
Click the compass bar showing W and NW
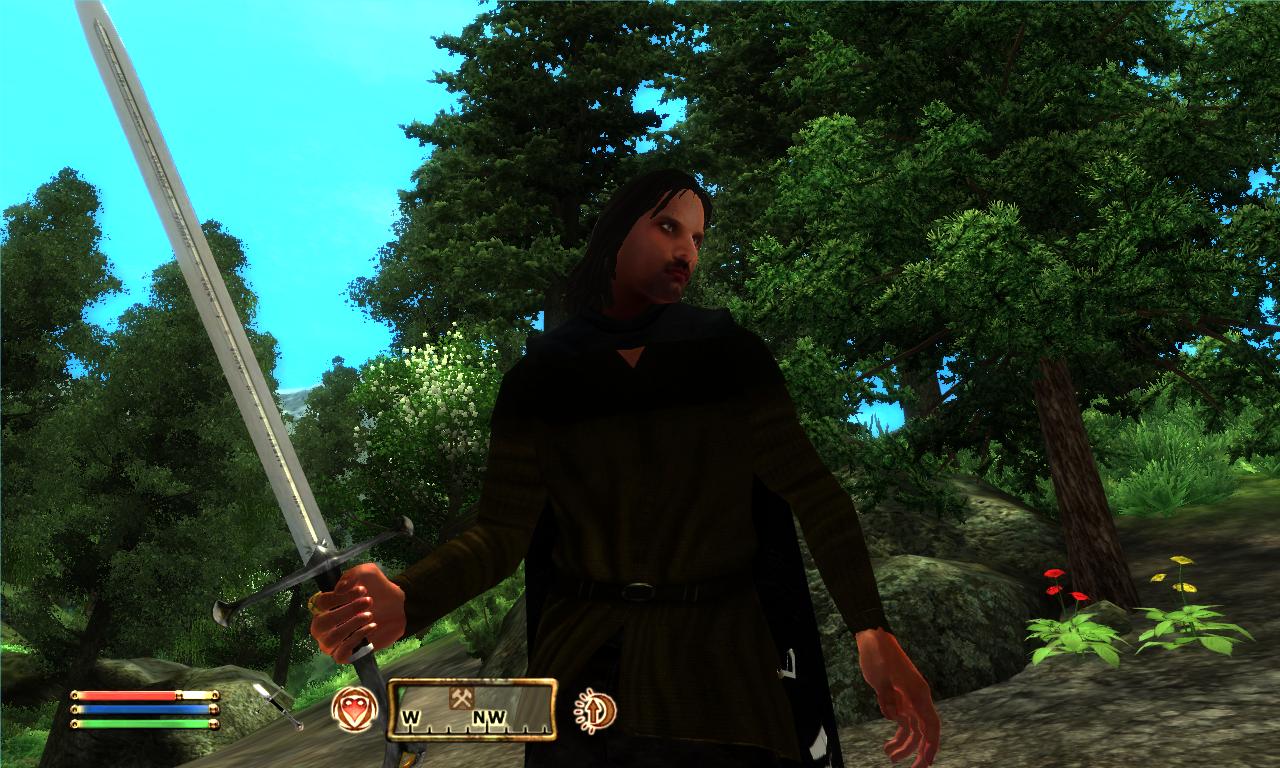point(471,710)
